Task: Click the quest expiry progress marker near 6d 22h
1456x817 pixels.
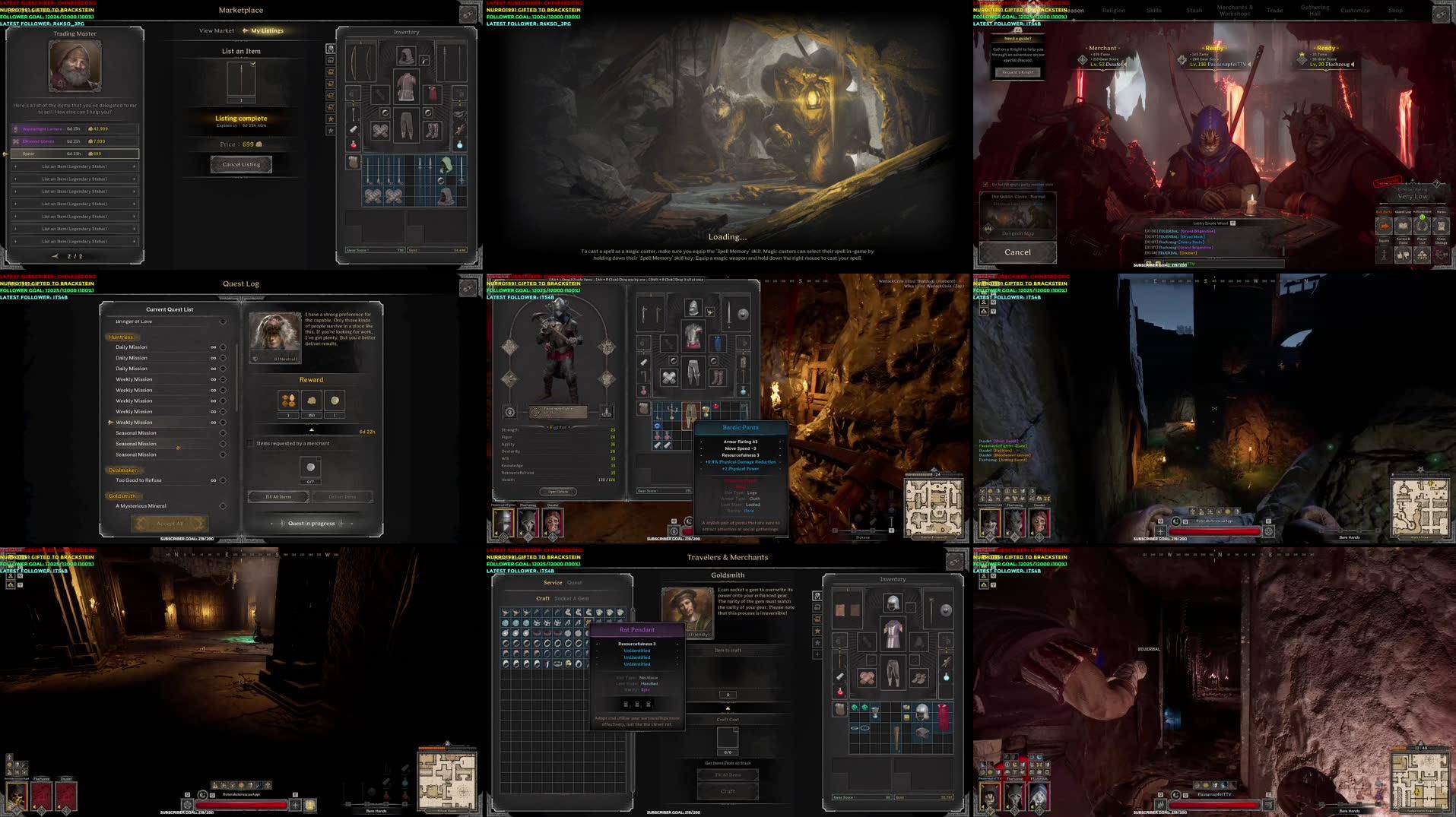Action: (x=312, y=429)
